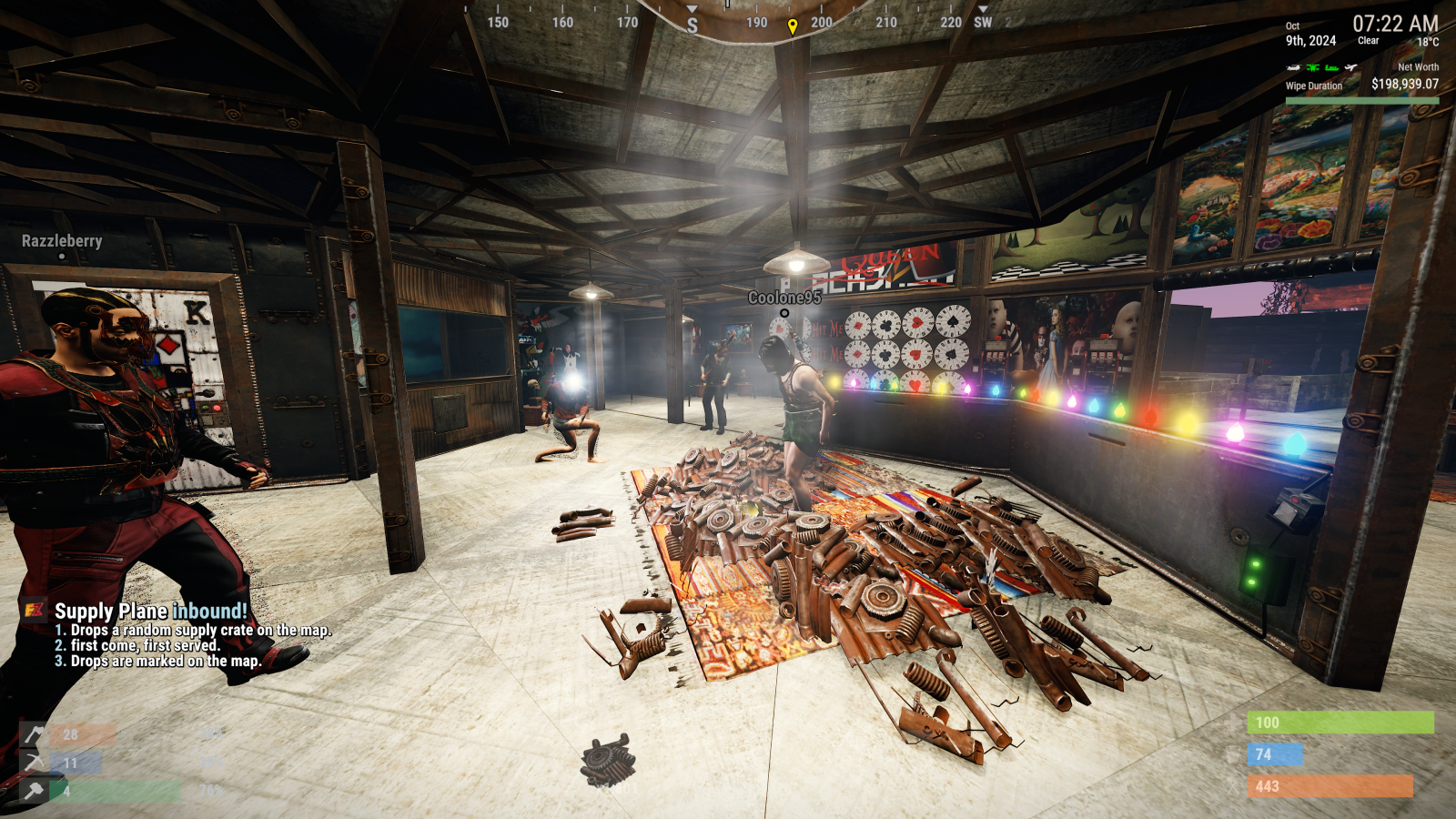Viewport: 1456px width, 819px height.
Task: Select the hammer skill icon
Action: point(35,791)
